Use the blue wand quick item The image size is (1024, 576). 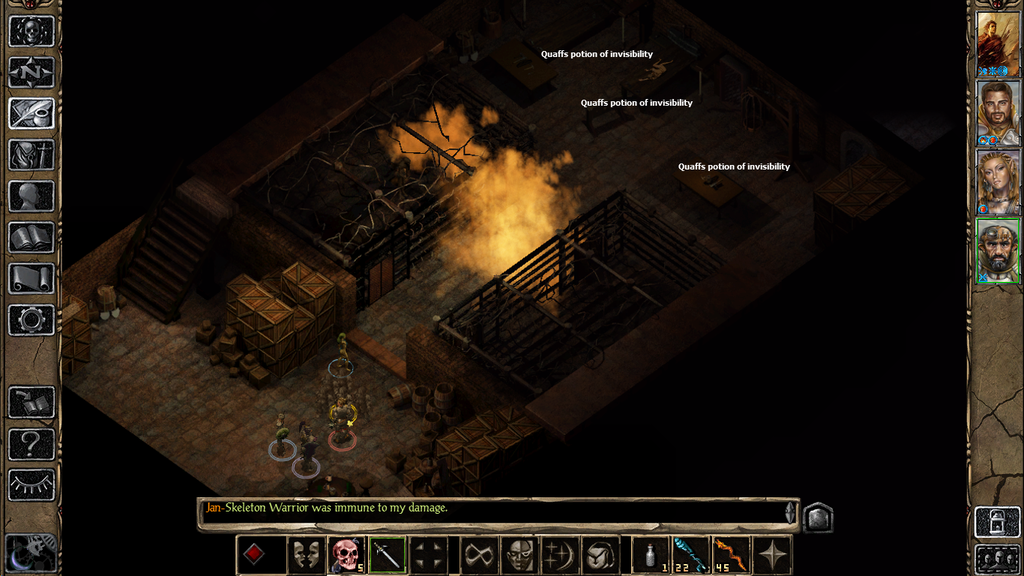(691, 555)
